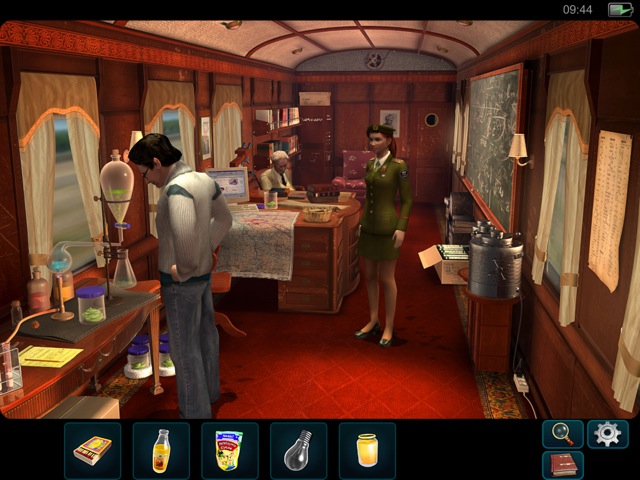Select the matchbox in the inventory
This screenshot has width=640, height=480.
pos(93,450)
